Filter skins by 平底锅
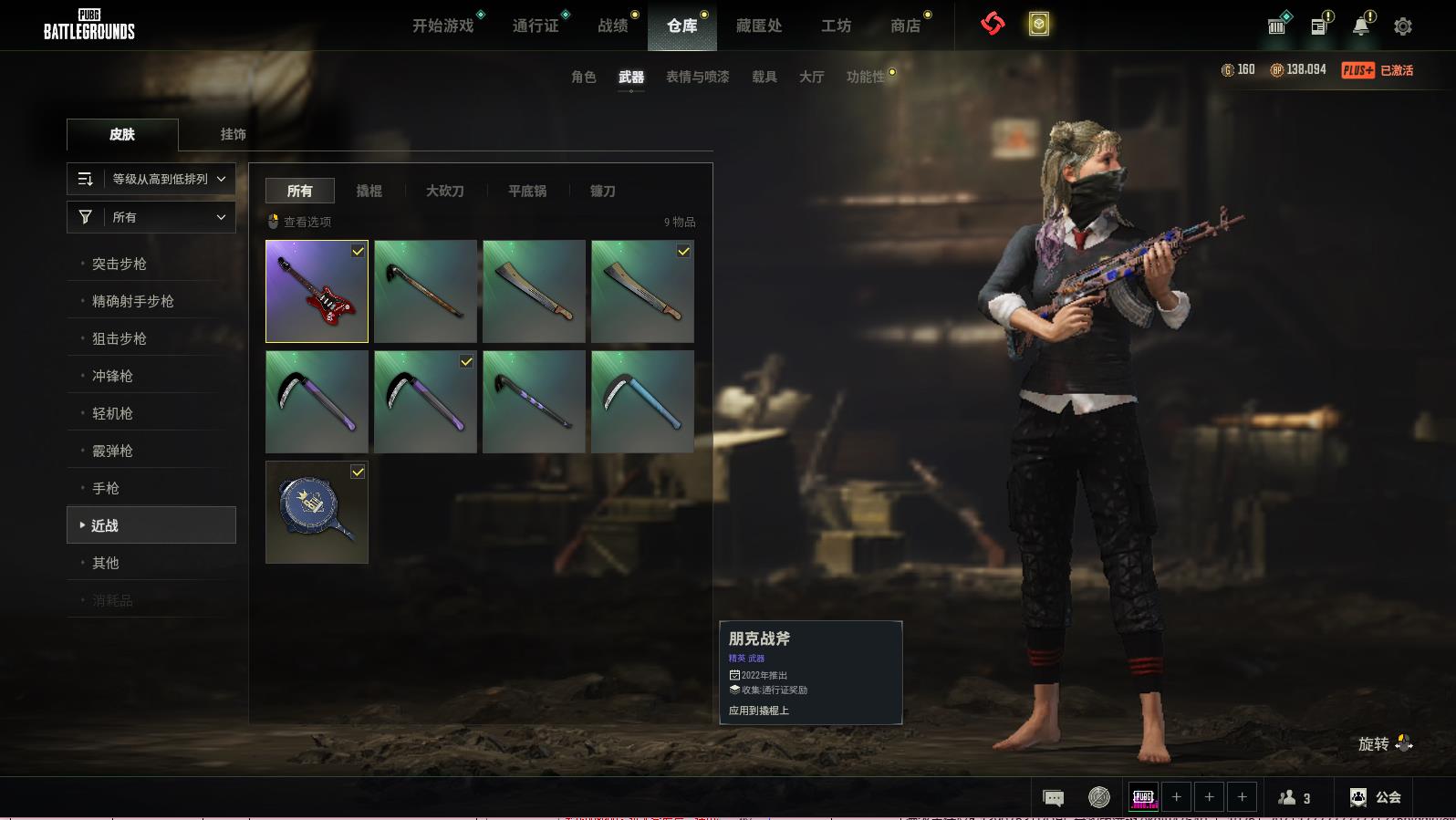 coord(527,191)
